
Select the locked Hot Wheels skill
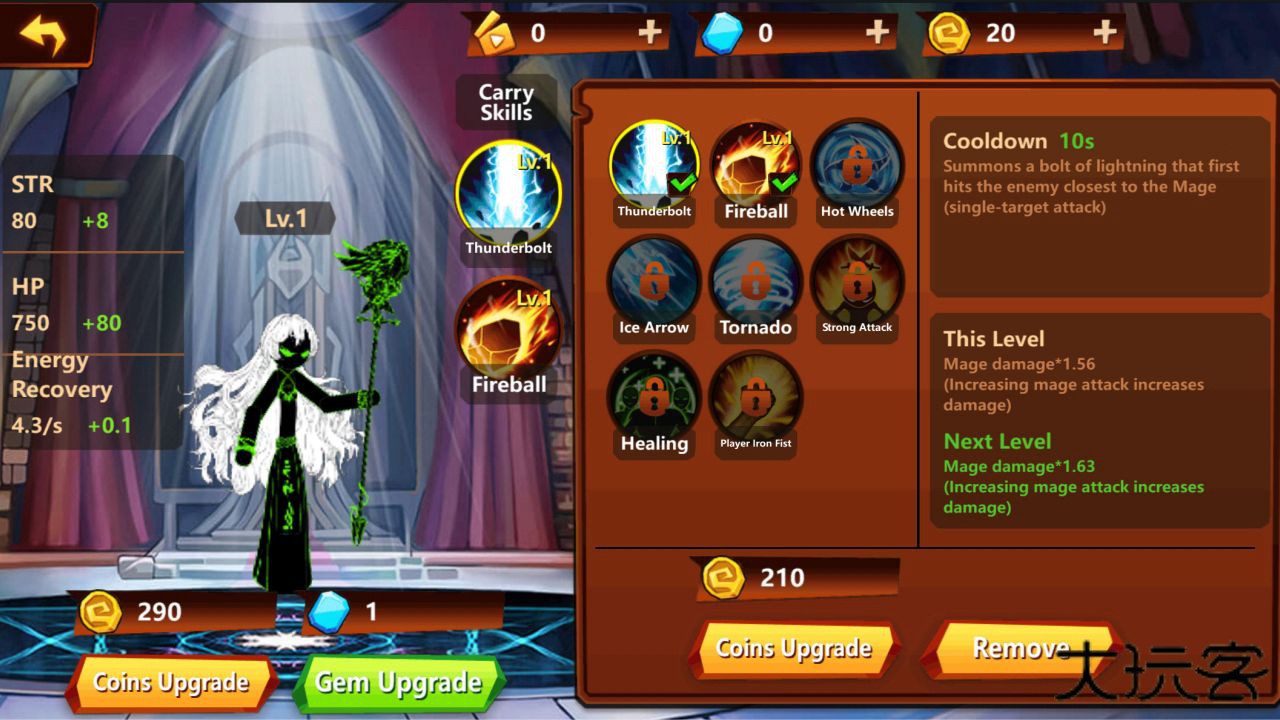(x=857, y=167)
